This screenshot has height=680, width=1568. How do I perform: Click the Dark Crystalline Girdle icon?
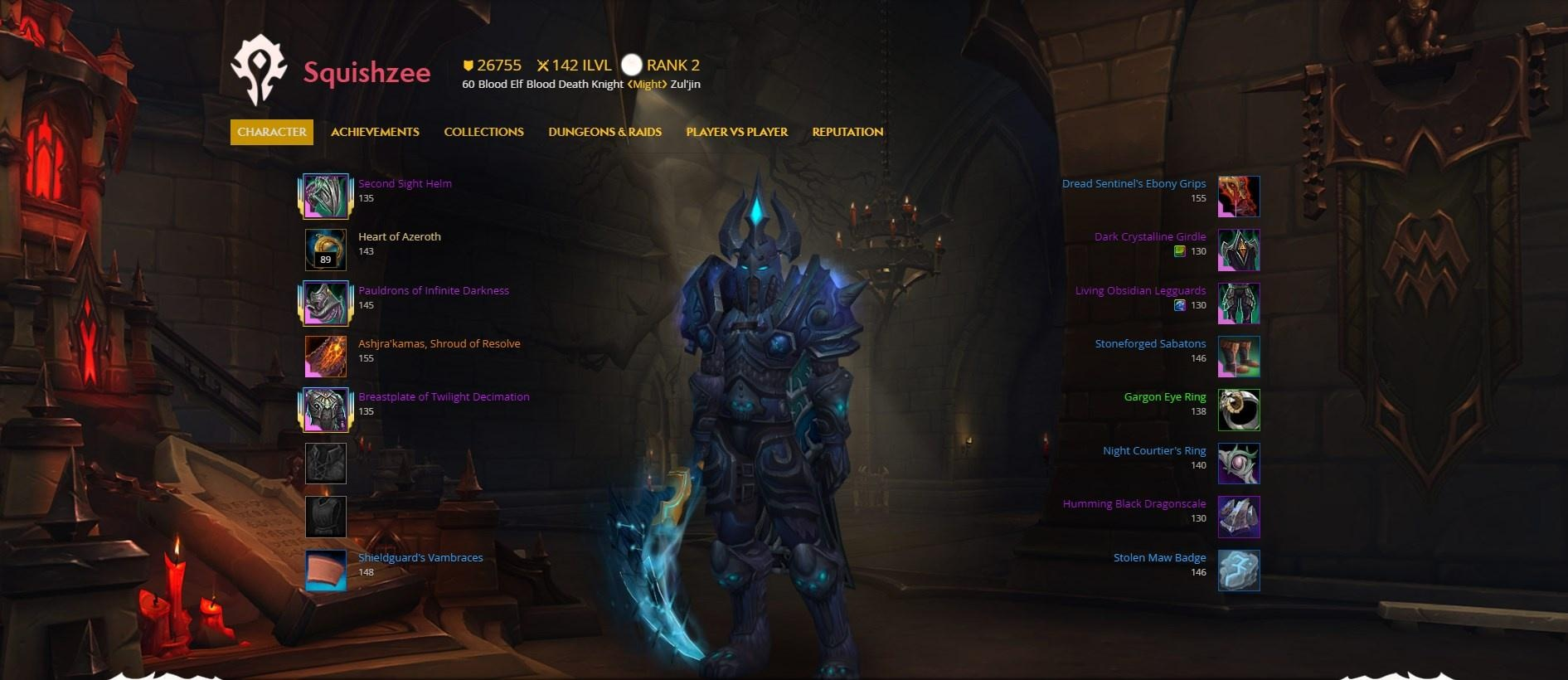point(1239,250)
